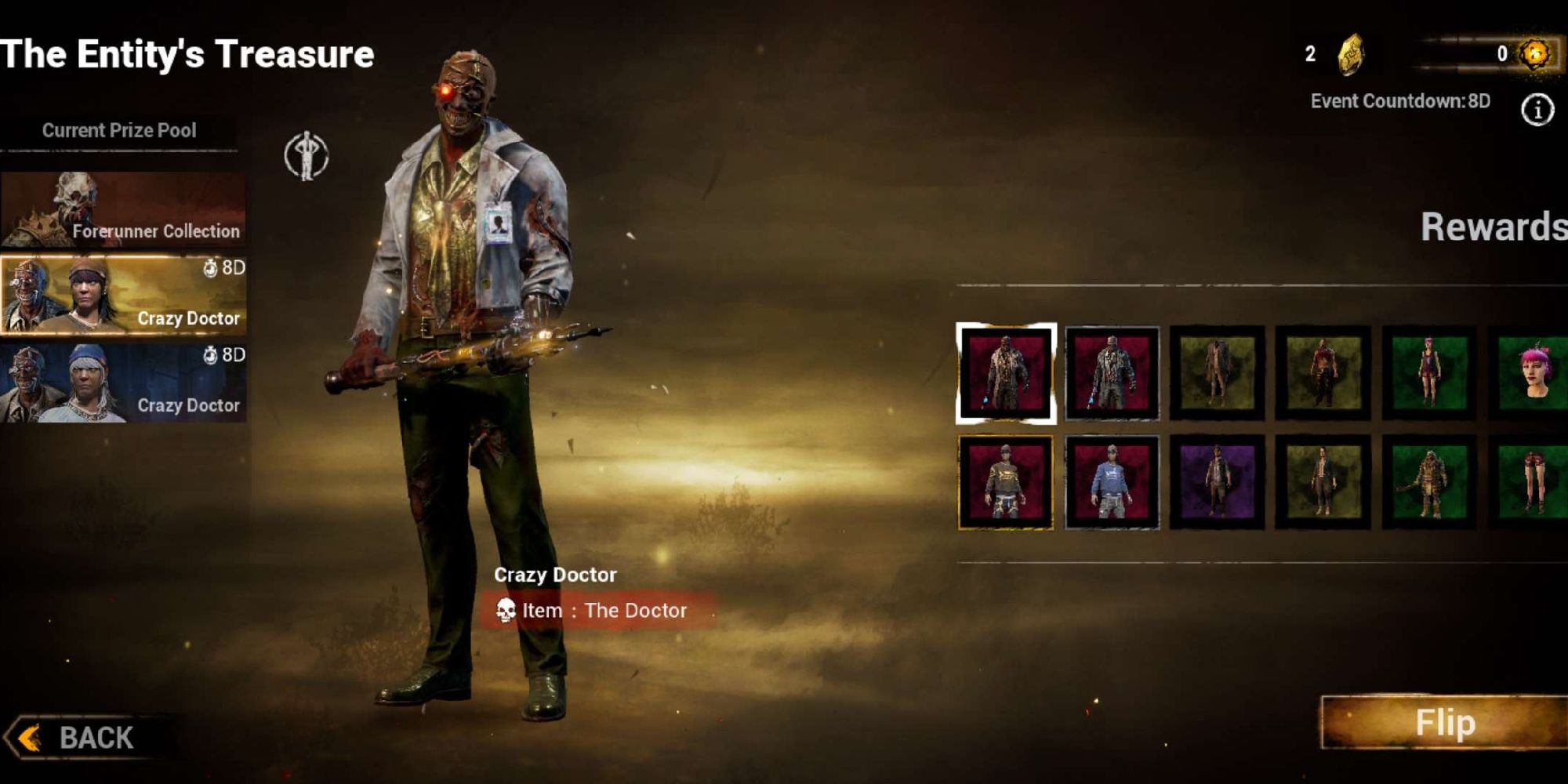
Task: Click the BACK button
Action: pyautogui.click(x=78, y=737)
